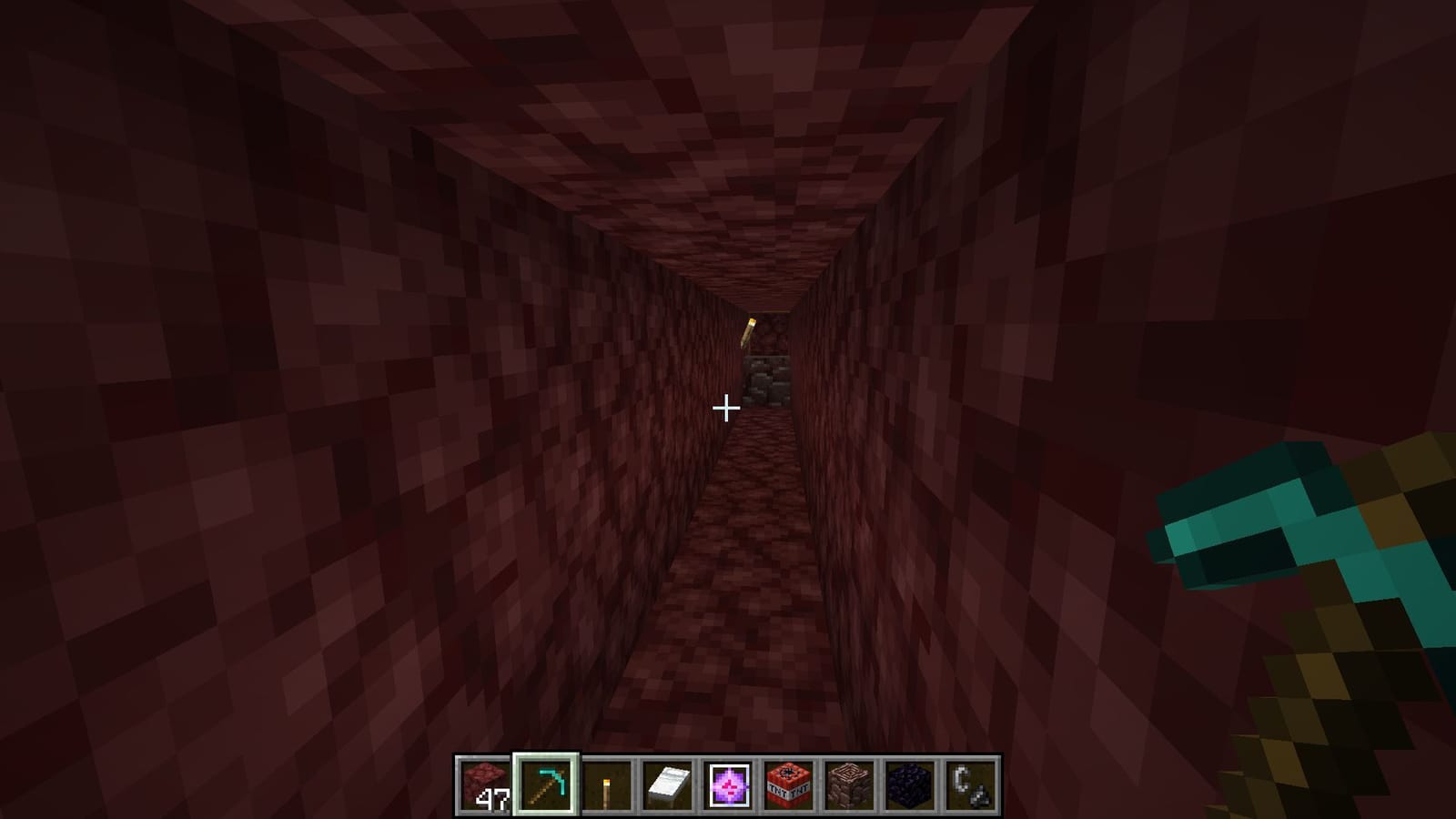This screenshot has width=1456, height=819.
Task: Click the torch mounted at the tunnel end
Action: click(748, 332)
